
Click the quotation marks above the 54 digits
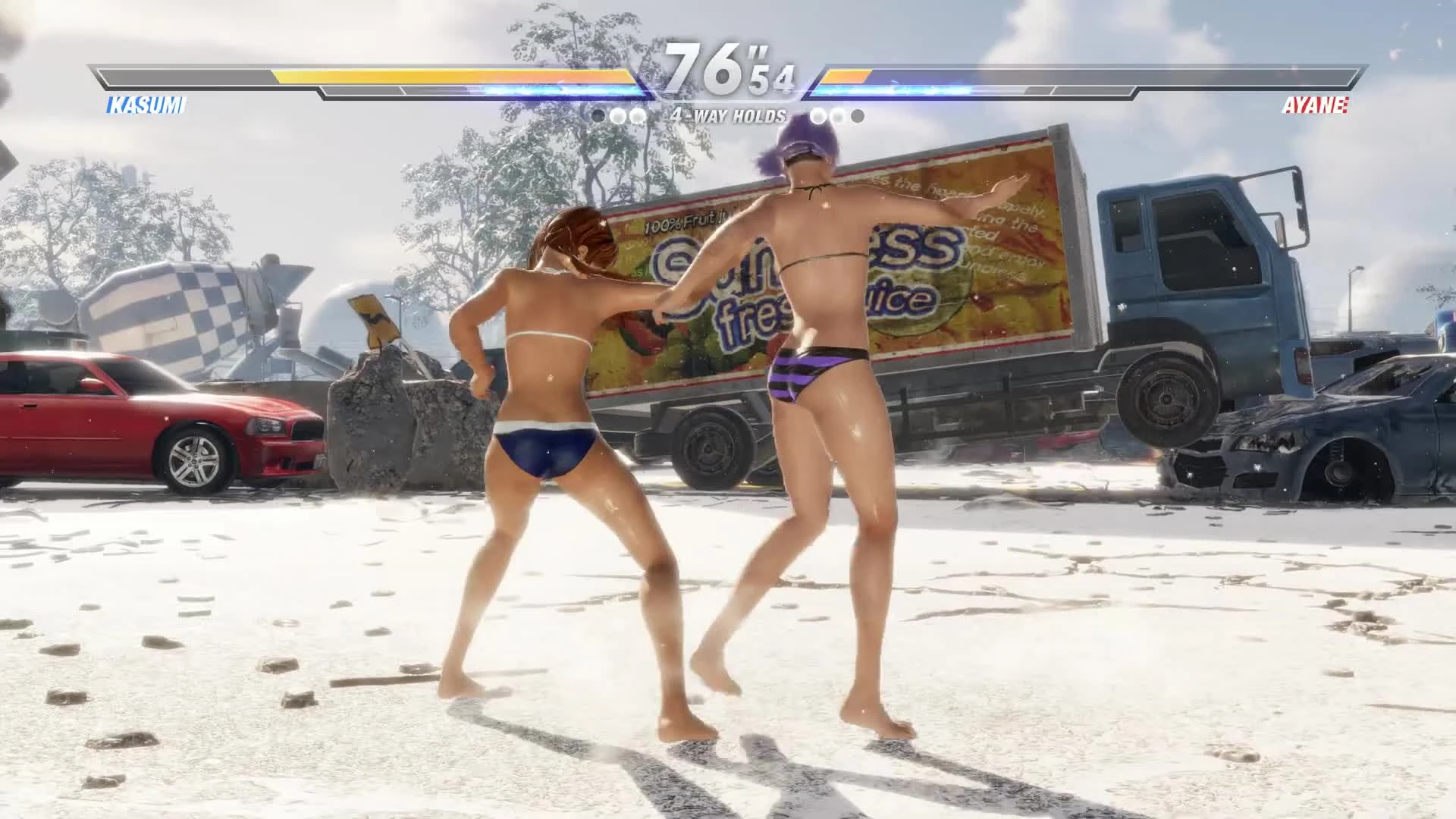(x=758, y=49)
